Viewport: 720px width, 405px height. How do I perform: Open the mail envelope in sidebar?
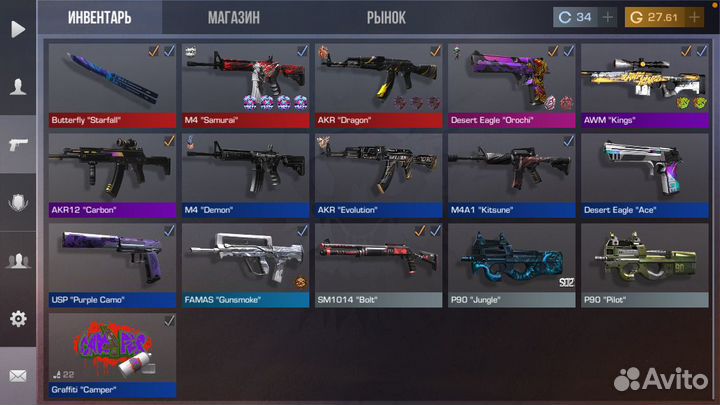17,376
